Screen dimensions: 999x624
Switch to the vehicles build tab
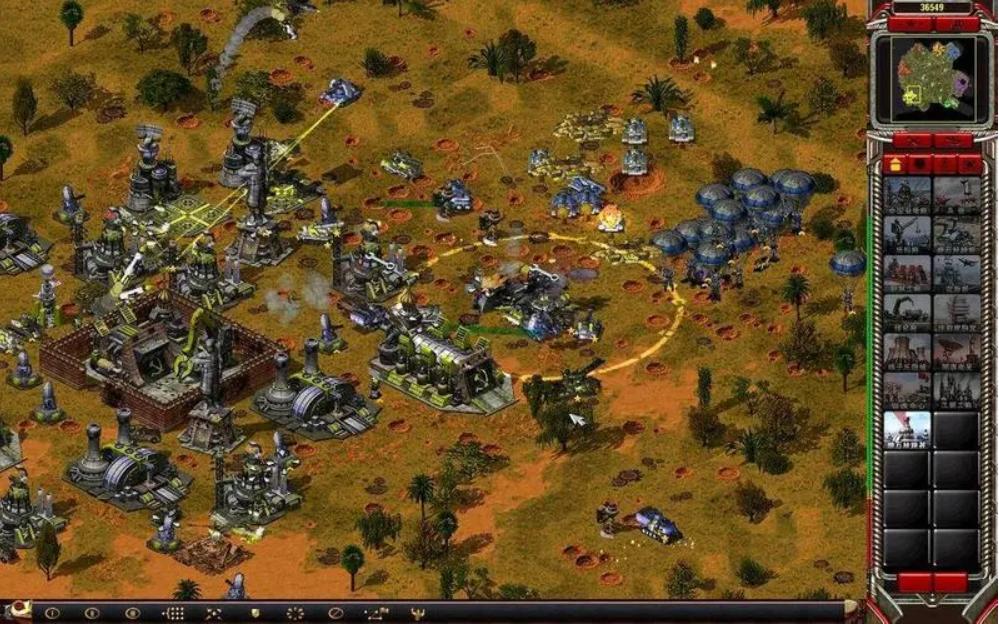(x=970, y=164)
